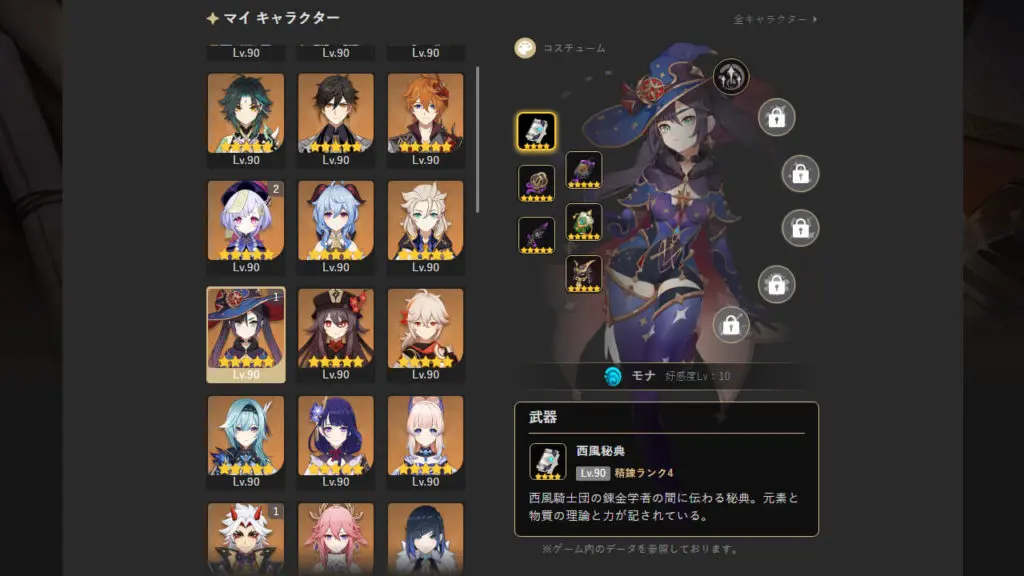The width and height of the screenshot is (1024, 576).
Task: Select the Albedo portrait
Action: [425, 226]
